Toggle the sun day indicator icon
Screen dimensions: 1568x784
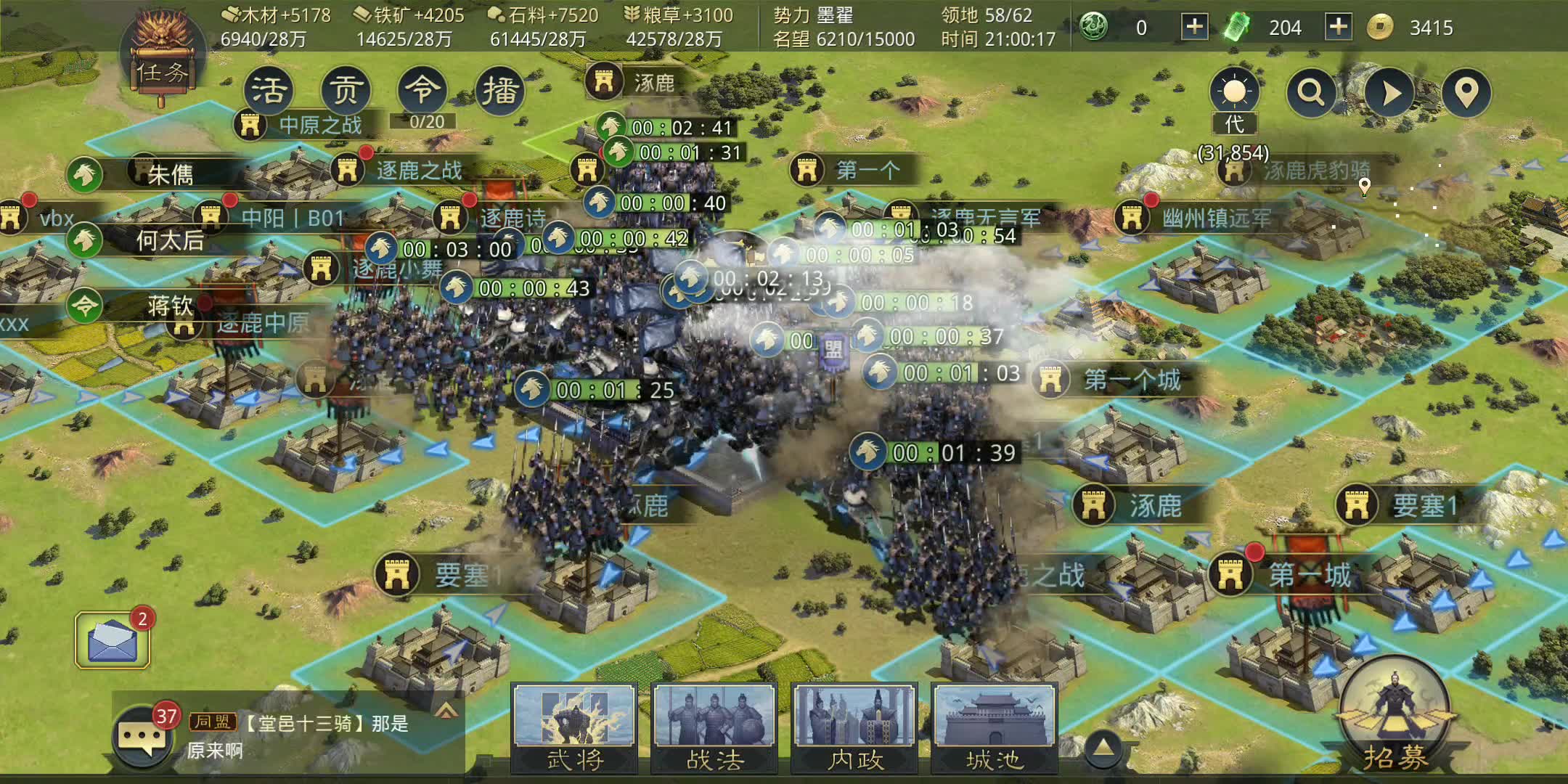coord(1234,93)
